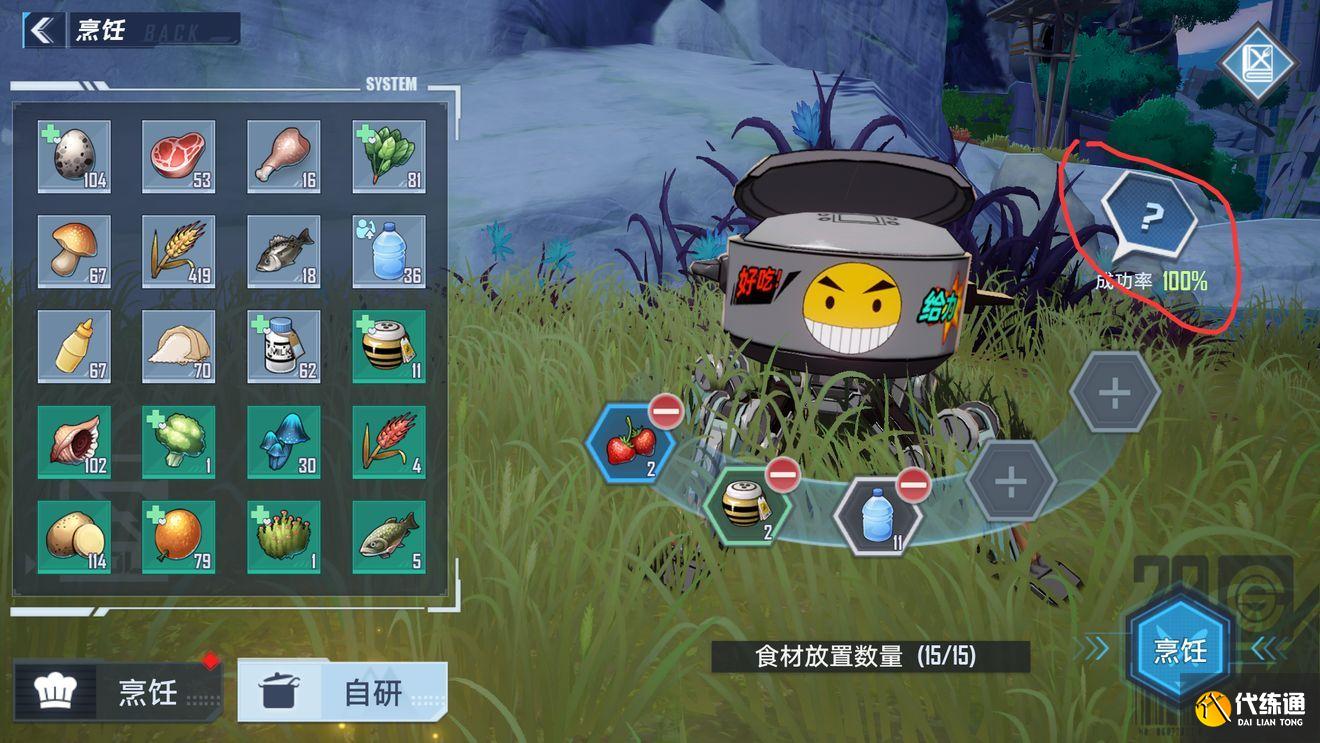Pick the honey jar ingredient
Image resolution: width=1320 pixels, height=743 pixels.
click(389, 345)
